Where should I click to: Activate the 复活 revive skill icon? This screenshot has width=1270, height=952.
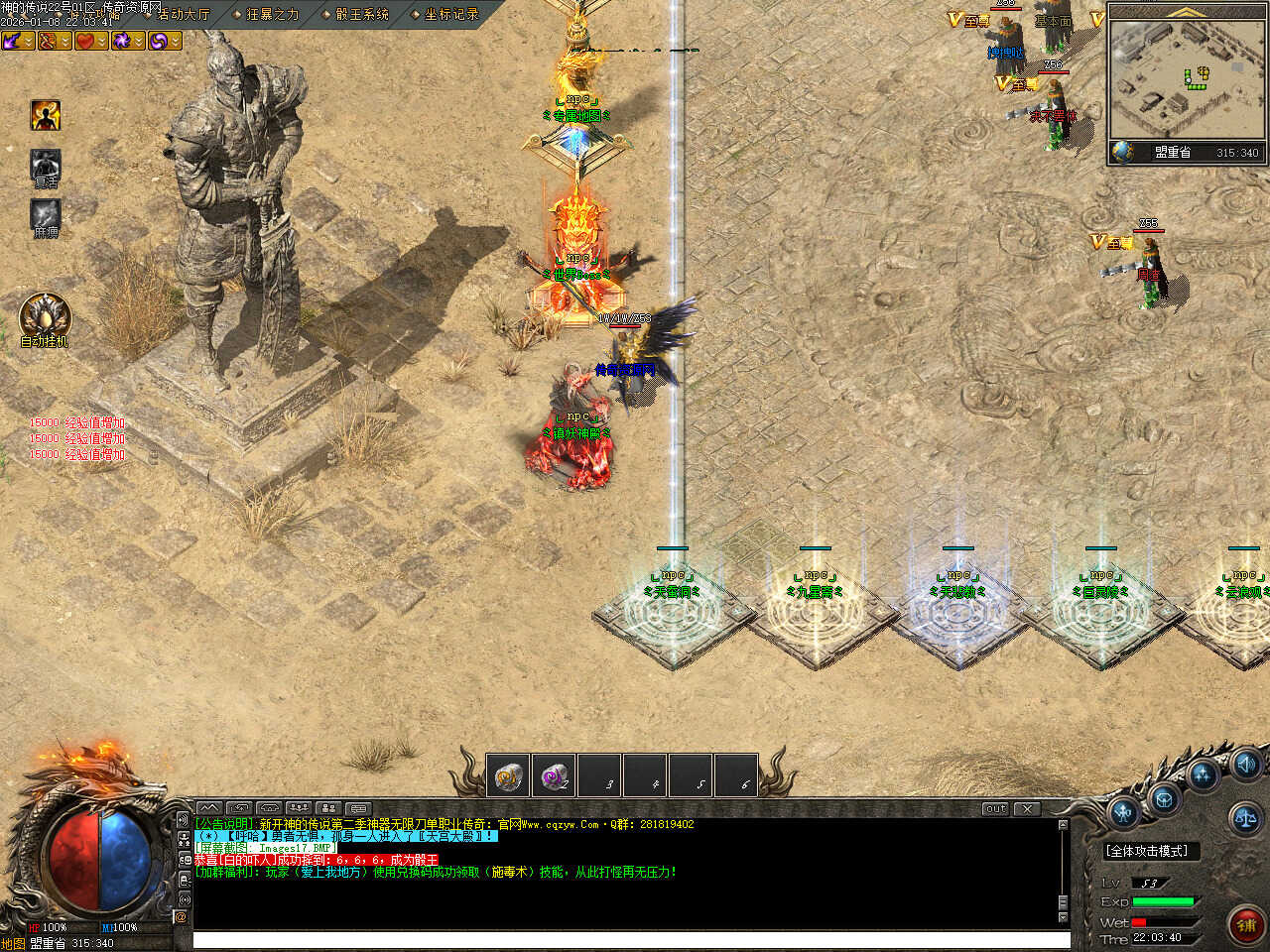(x=45, y=165)
